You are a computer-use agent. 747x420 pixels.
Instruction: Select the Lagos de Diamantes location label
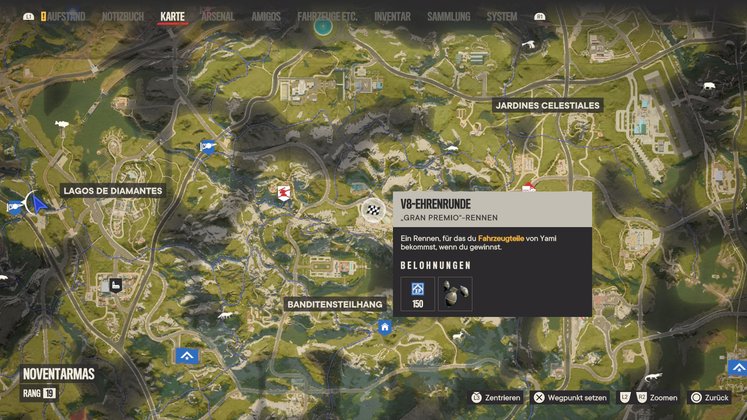112,190
